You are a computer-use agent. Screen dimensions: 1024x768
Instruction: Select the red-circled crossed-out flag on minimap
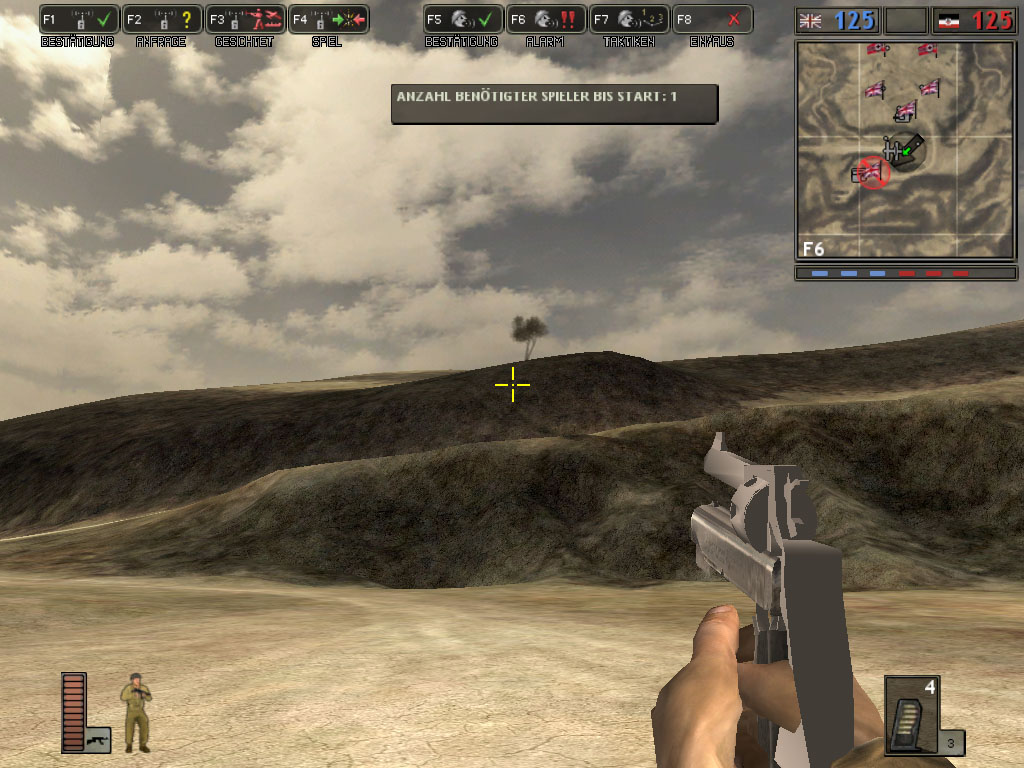coord(872,173)
